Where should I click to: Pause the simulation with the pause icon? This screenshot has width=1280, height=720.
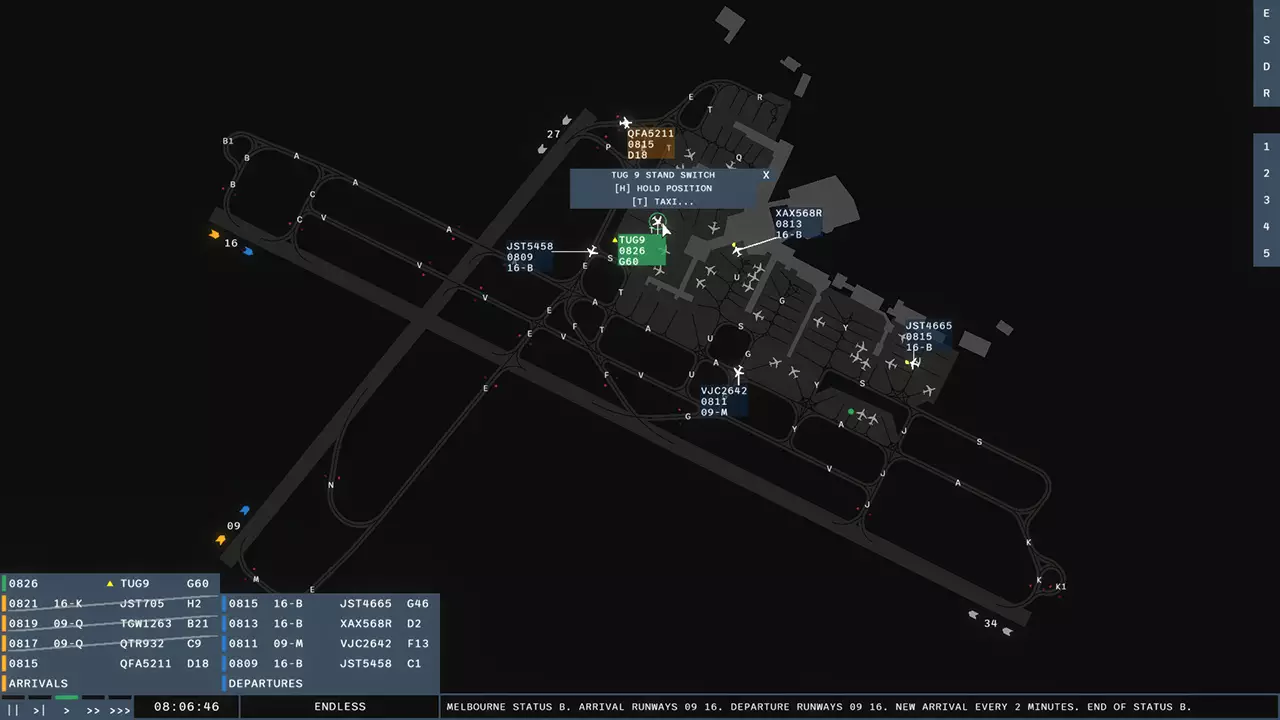[x=13, y=709]
